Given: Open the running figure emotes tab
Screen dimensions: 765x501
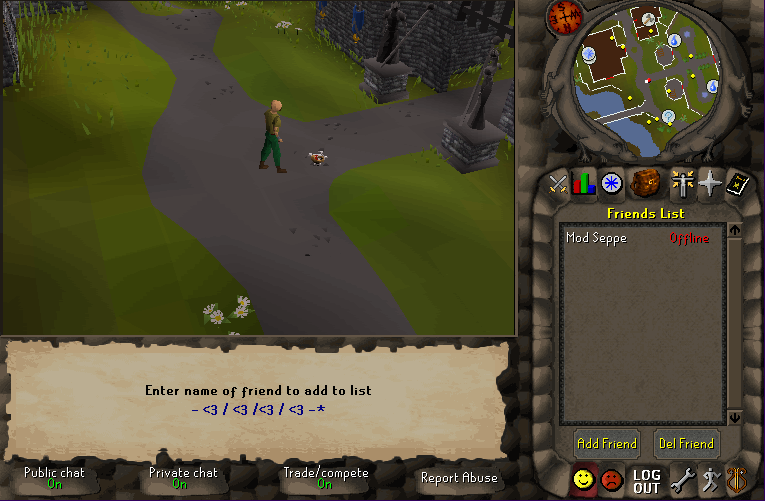Looking at the screenshot, I should click(711, 481).
